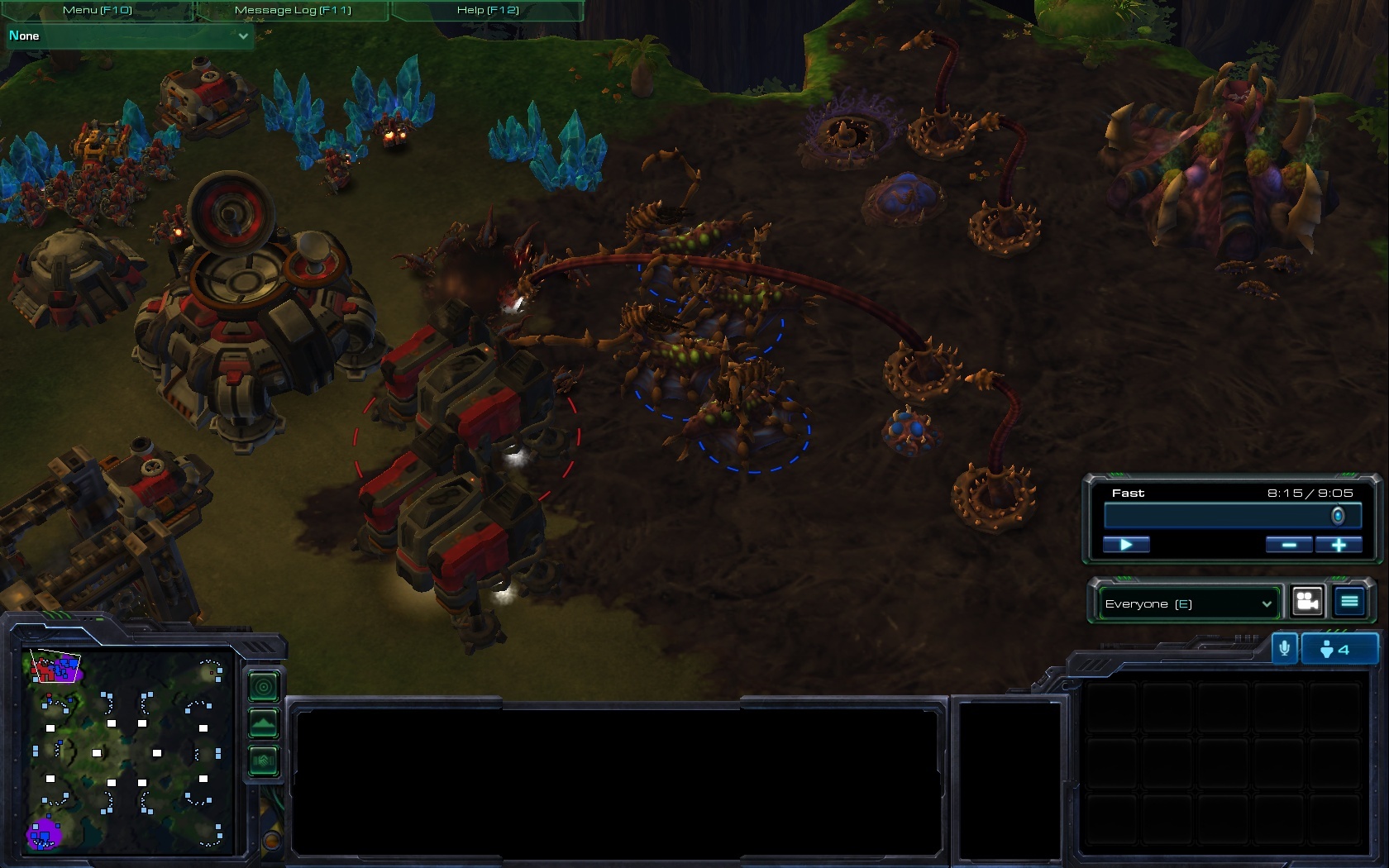Viewport: 1389px width, 868px height.
Task: Decrease replay speed with the minus button
Action: [1289, 544]
